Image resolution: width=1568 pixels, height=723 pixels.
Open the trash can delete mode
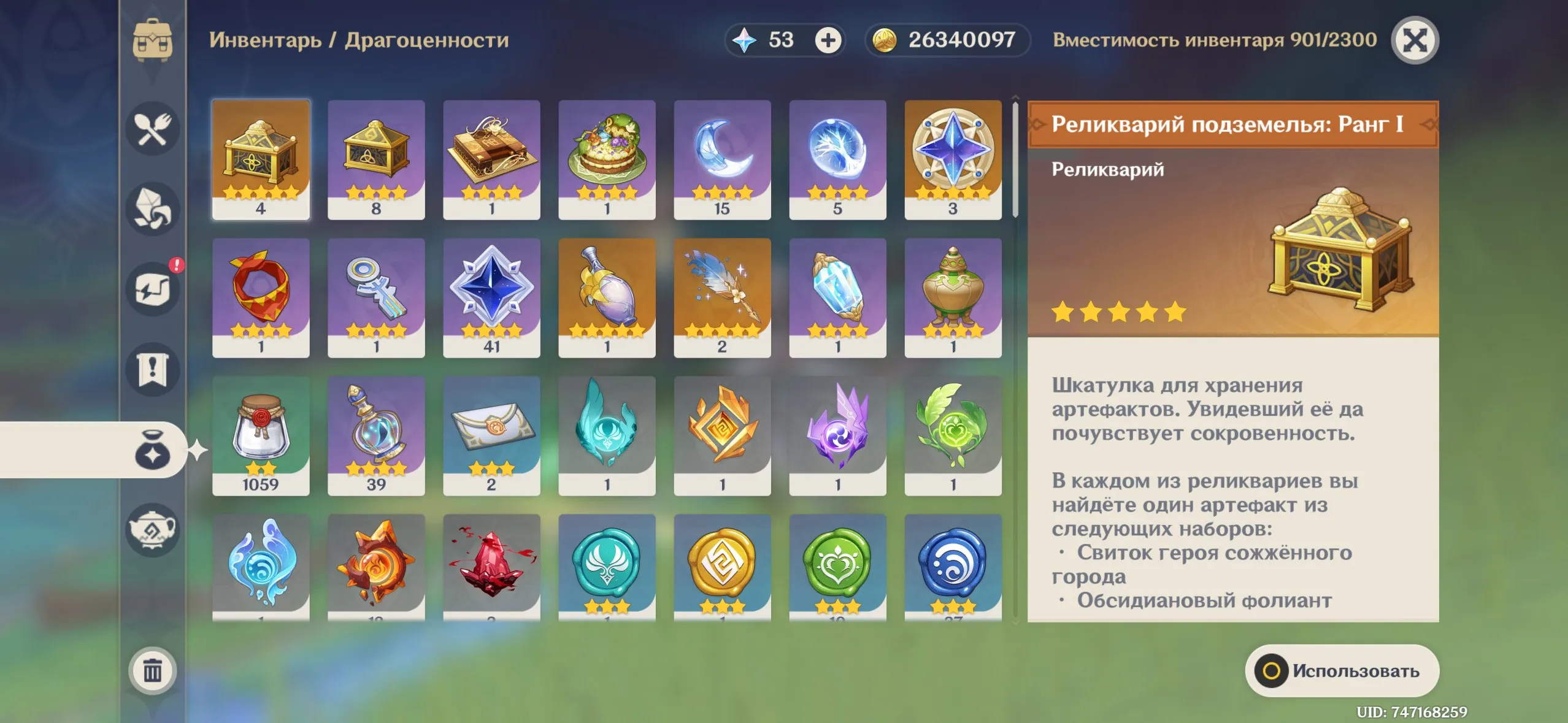[x=152, y=670]
